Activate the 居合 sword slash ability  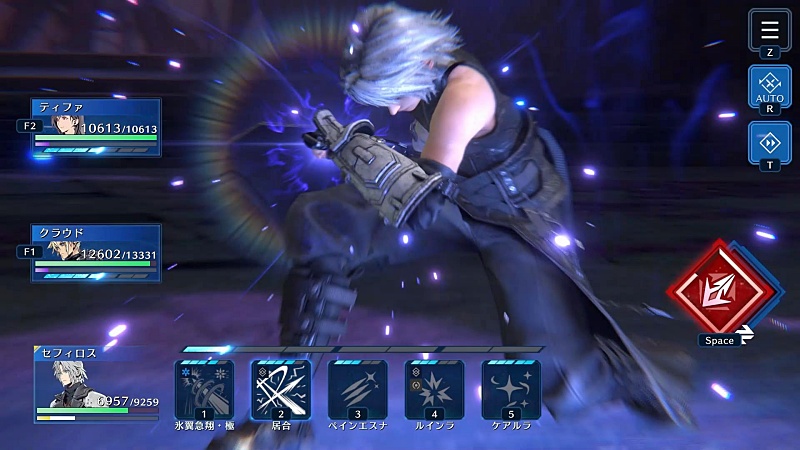(x=281, y=389)
